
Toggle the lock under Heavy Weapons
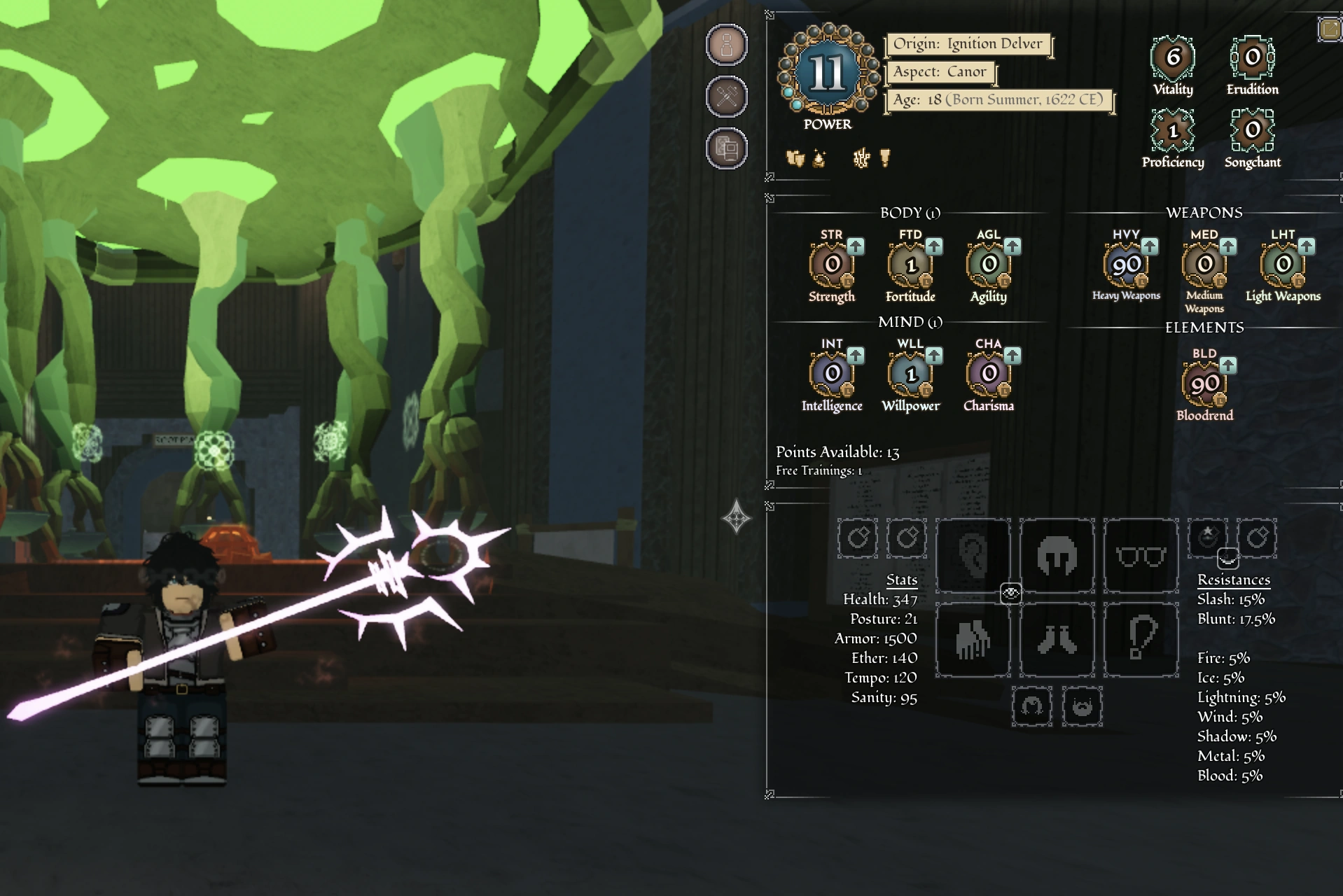click(1142, 281)
